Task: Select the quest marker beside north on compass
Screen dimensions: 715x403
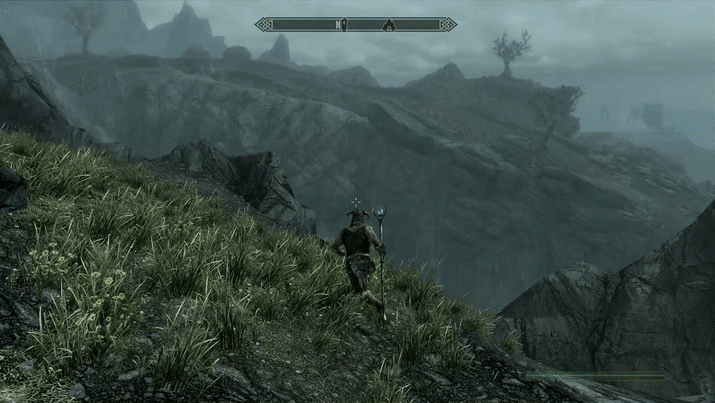Action: click(344, 24)
